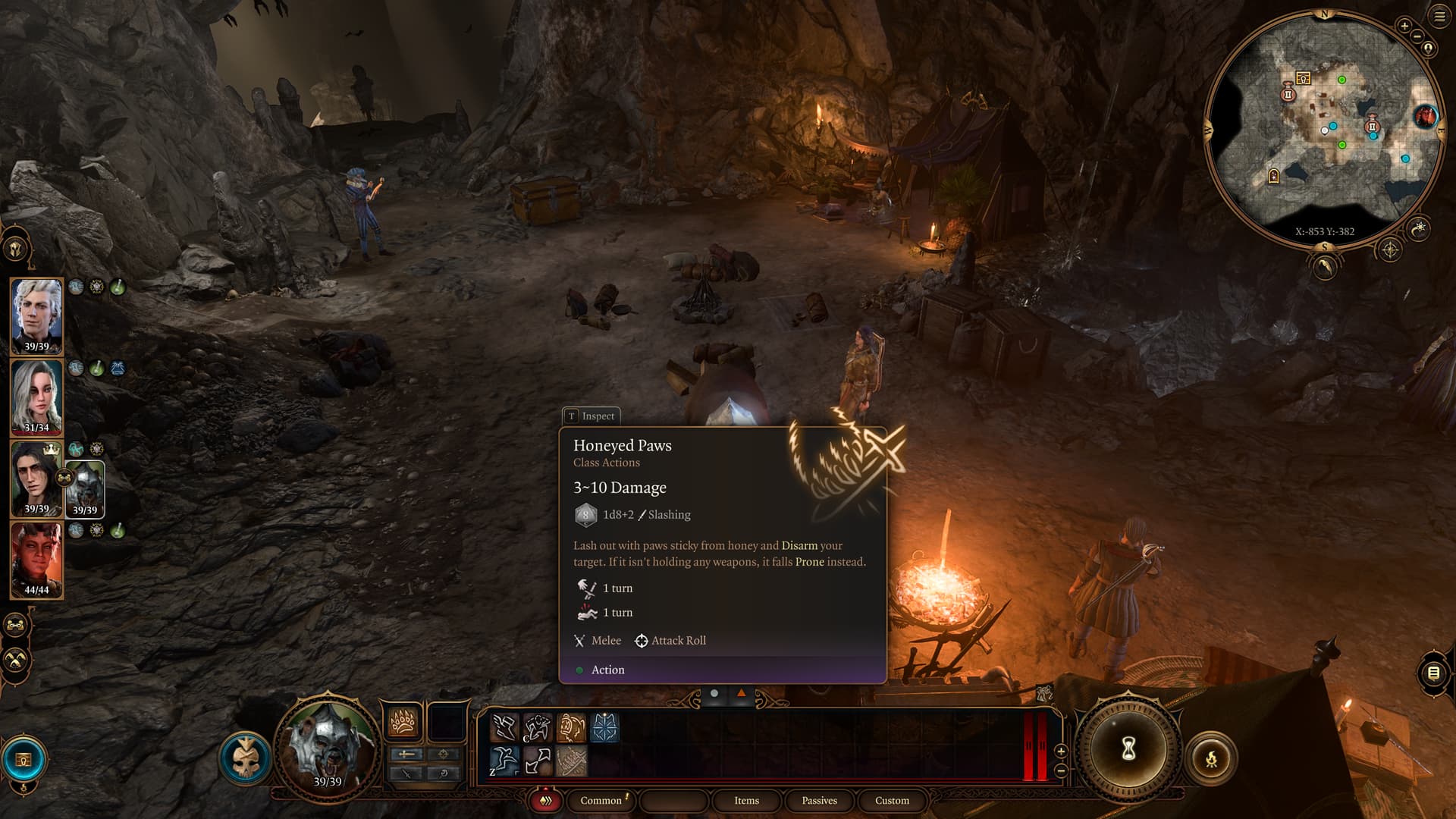Open the campfire rest menu
This screenshot has width=1456, height=819.
(1211, 758)
